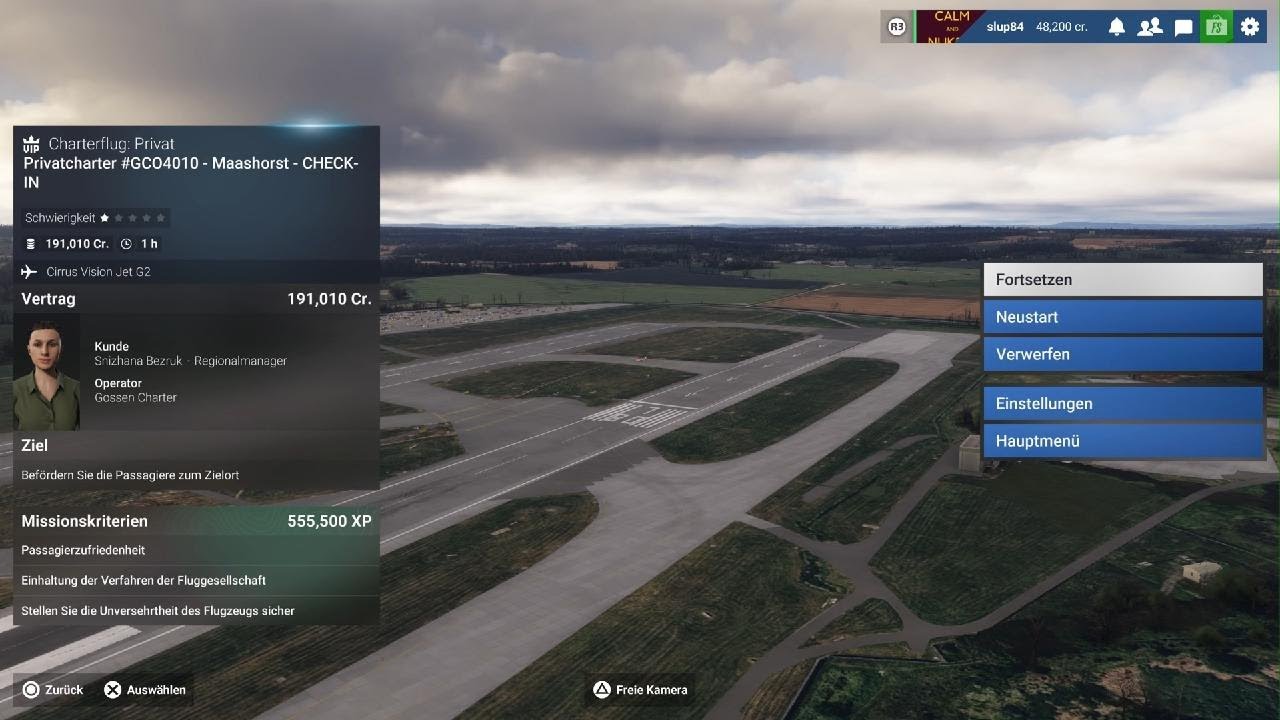
Task: Show the friends list icon
Action: (1150, 27)
